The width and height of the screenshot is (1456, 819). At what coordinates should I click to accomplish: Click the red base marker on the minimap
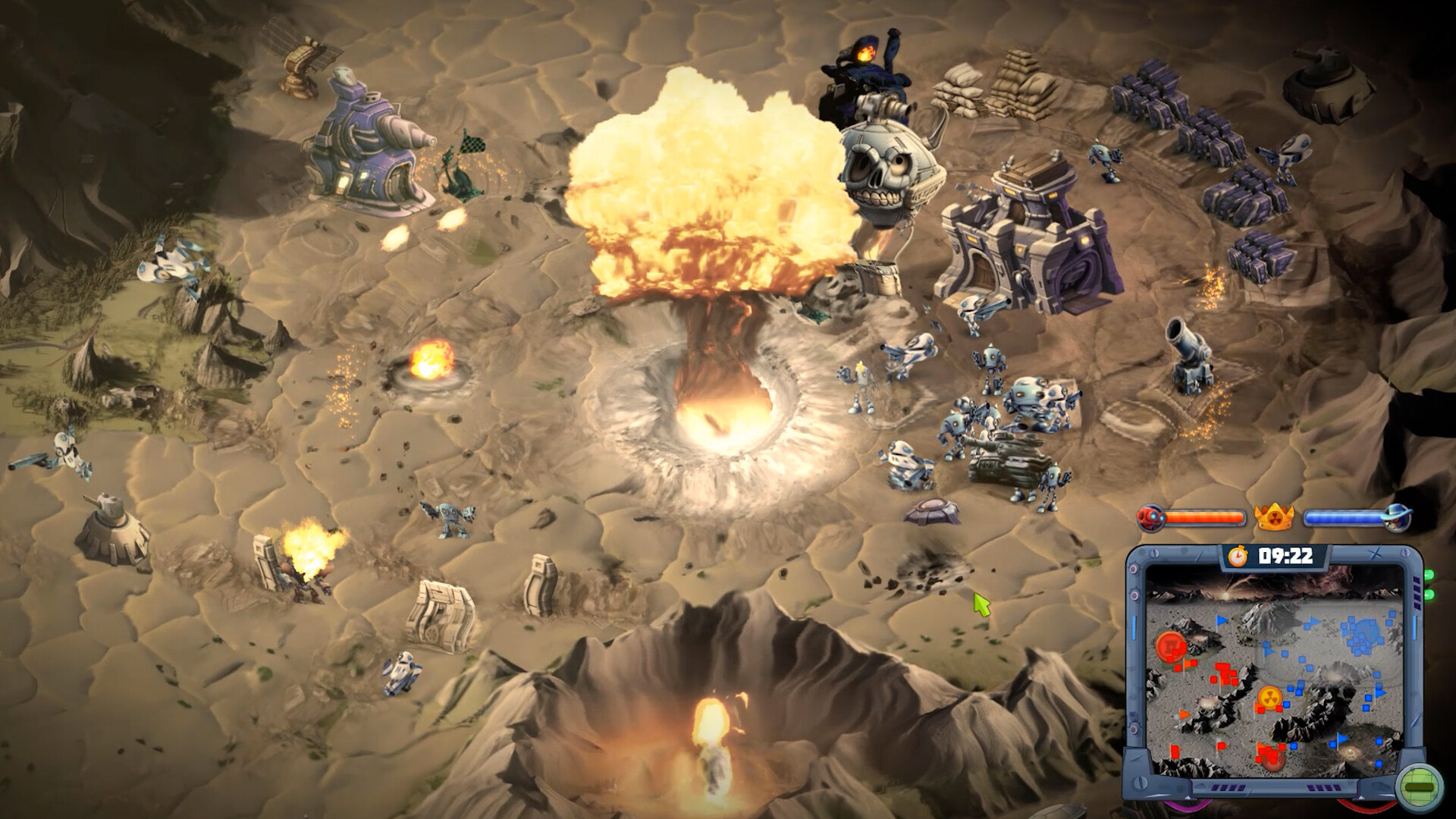tap(1171, 646)
